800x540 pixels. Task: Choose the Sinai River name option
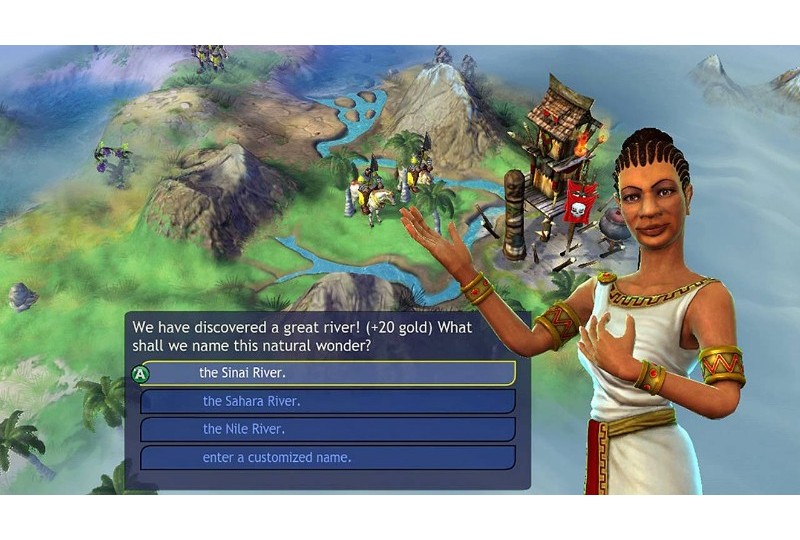tap(328, 373)
